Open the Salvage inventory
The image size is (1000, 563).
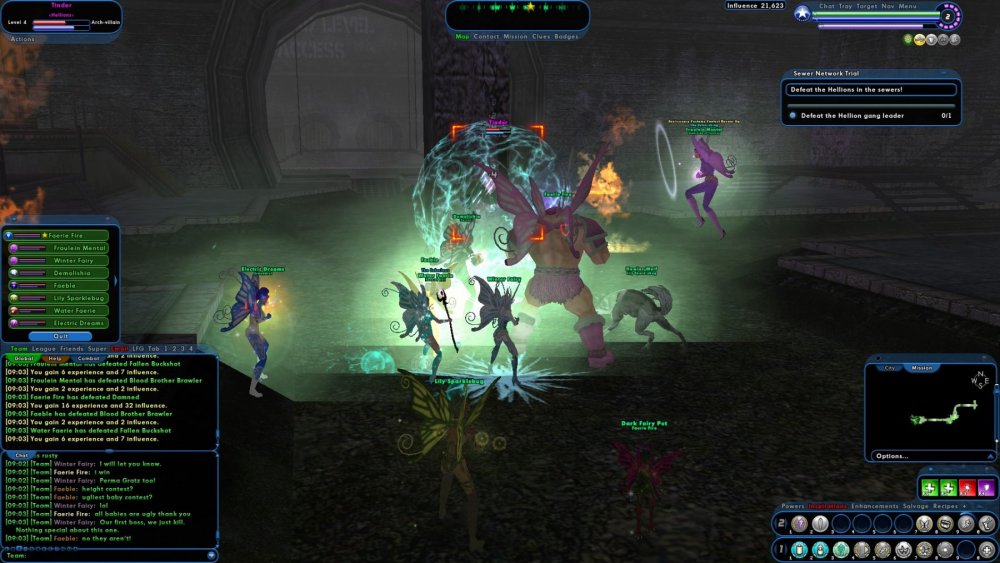pyautogui.click(x=914, y=506)
